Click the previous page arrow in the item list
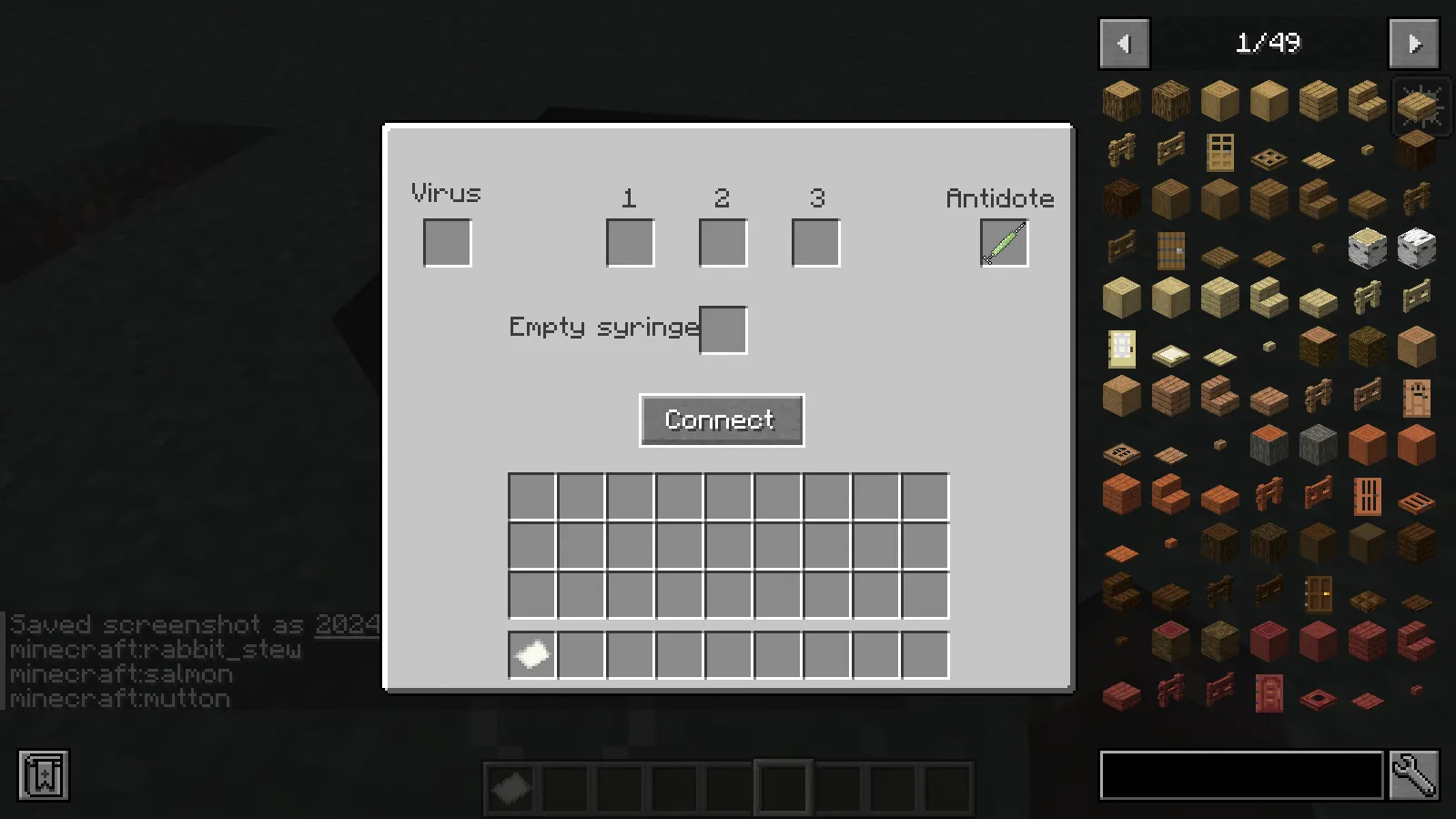This screenshot has width=1456, height=819. coord(1124,43)
